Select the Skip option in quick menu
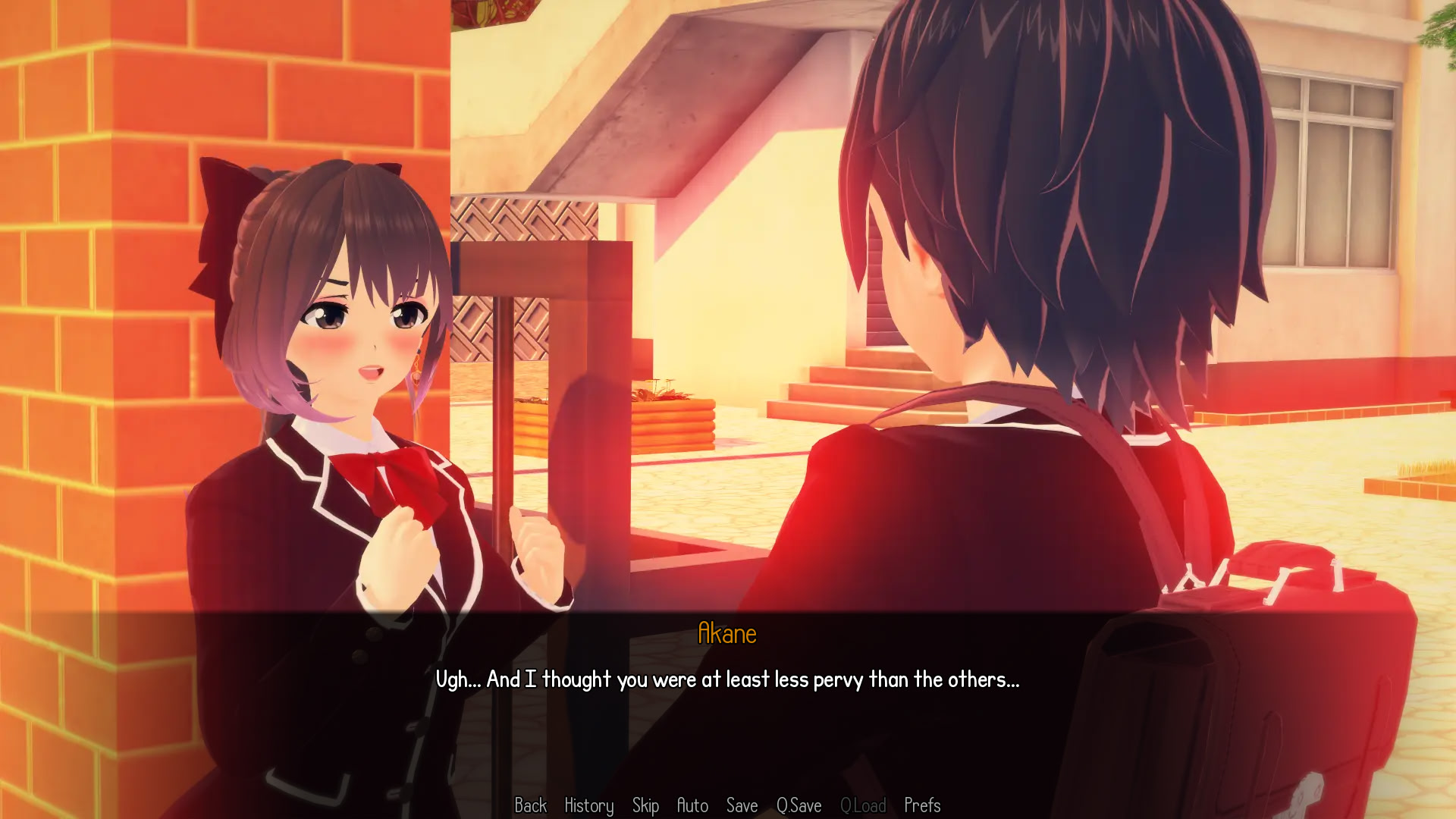1456x819 pixels. pyautogui.click(x=646, y=806)
